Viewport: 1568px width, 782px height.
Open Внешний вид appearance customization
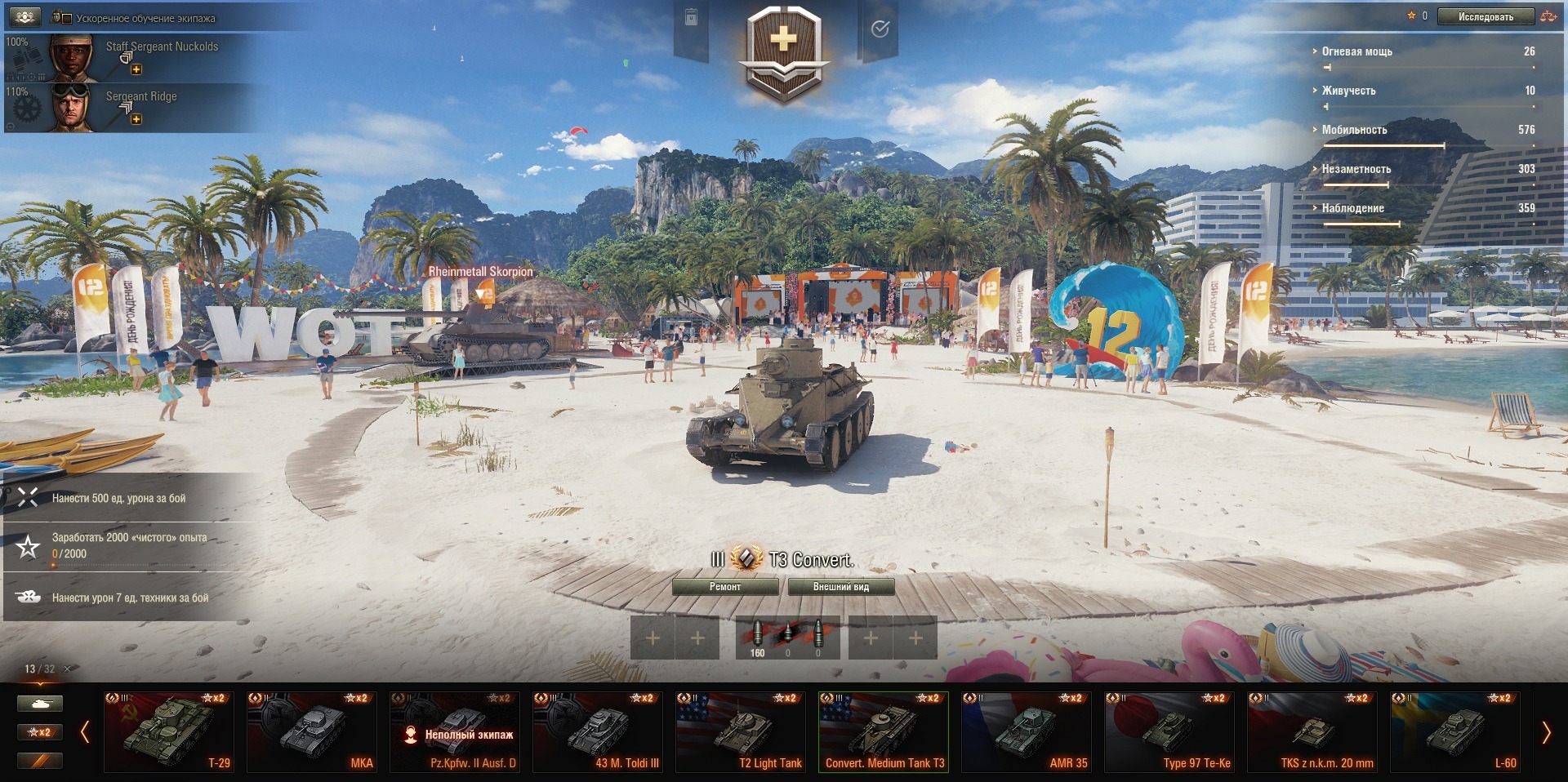point(840,587)
